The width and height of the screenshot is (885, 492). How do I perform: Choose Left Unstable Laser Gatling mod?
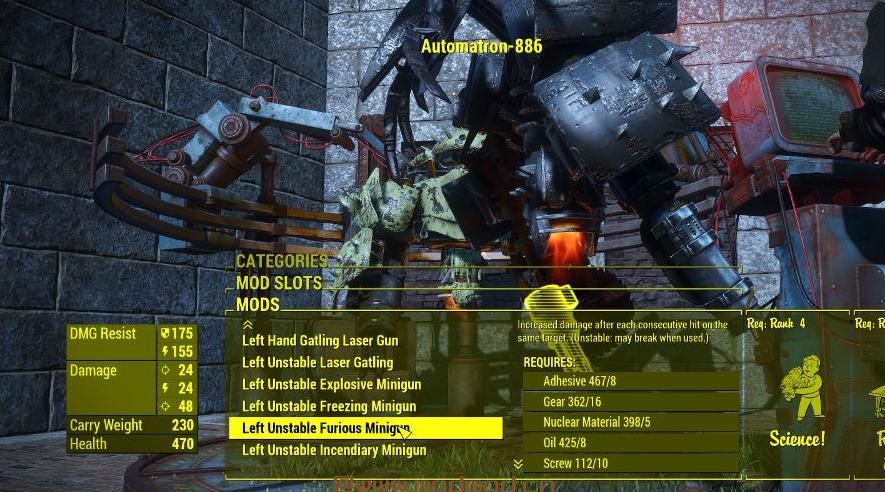(x=317, y=363)
